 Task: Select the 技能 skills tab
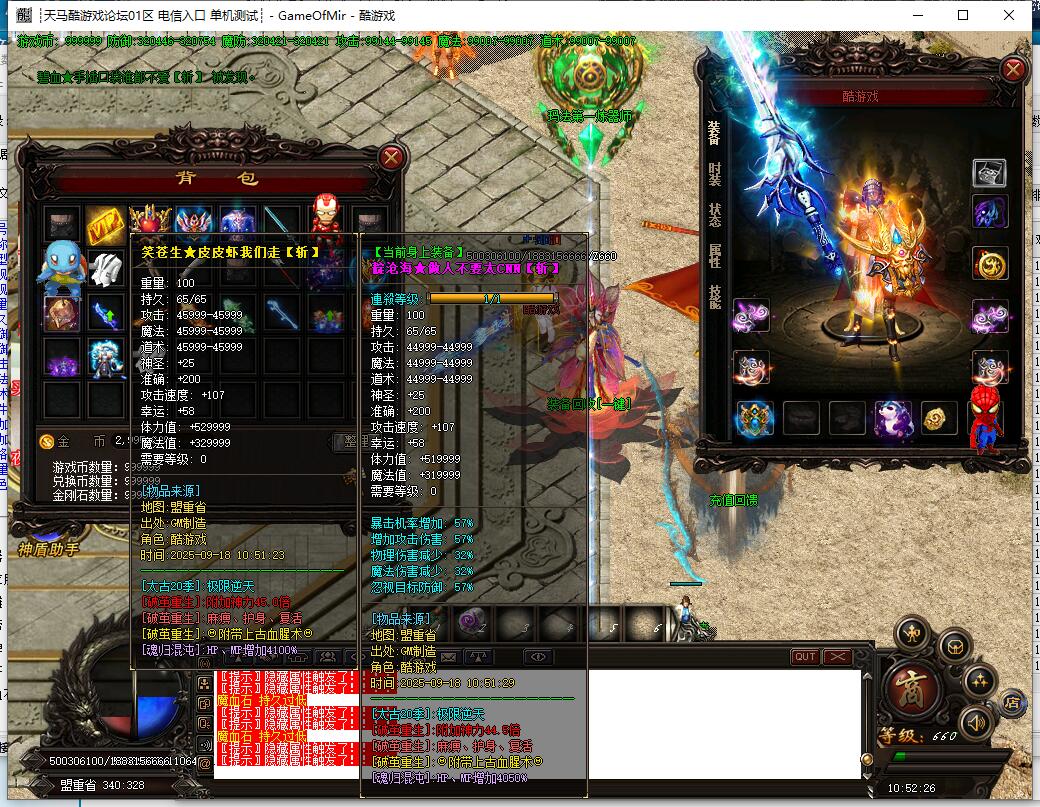714,296
